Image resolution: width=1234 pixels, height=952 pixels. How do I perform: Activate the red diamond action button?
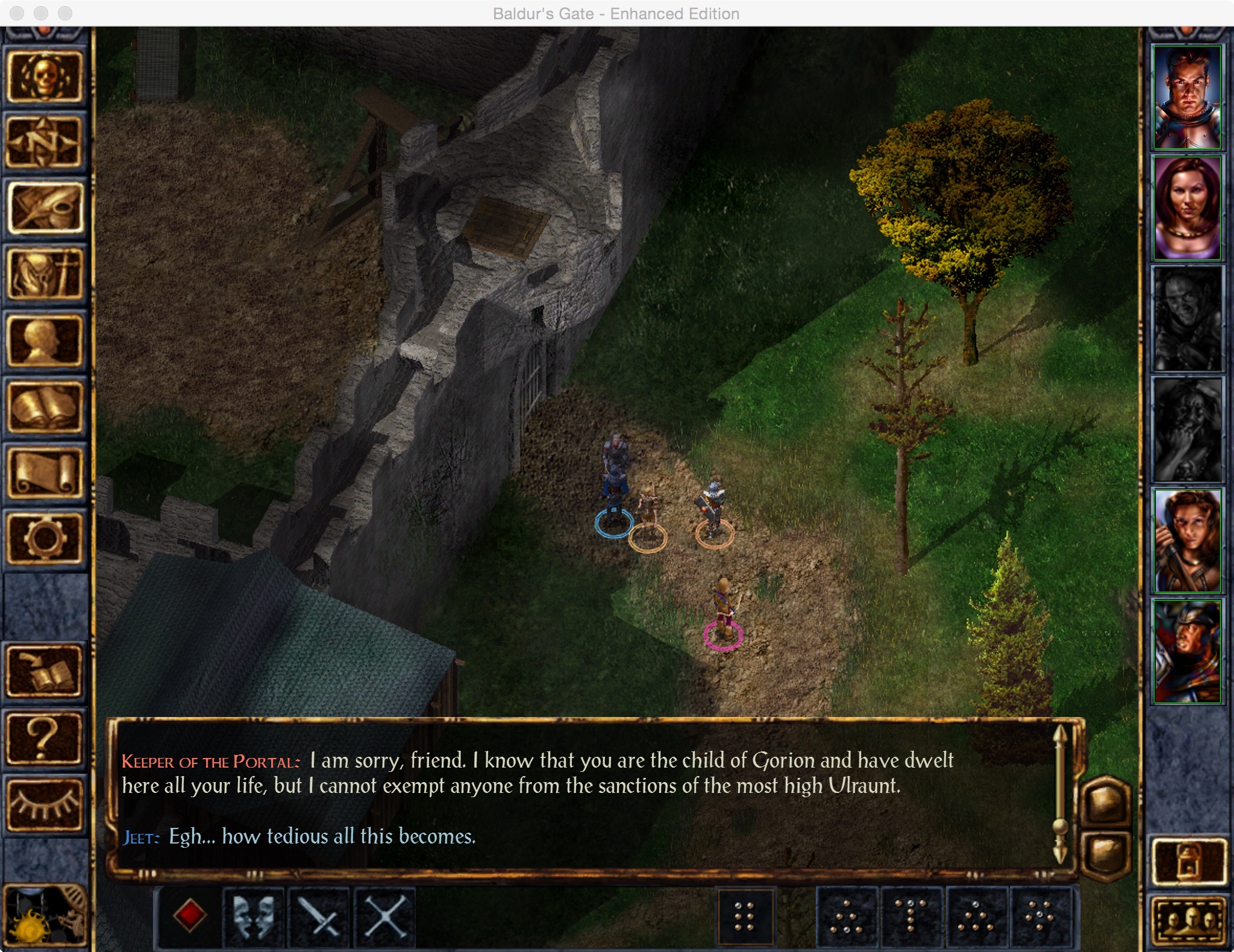coord(190,915)
